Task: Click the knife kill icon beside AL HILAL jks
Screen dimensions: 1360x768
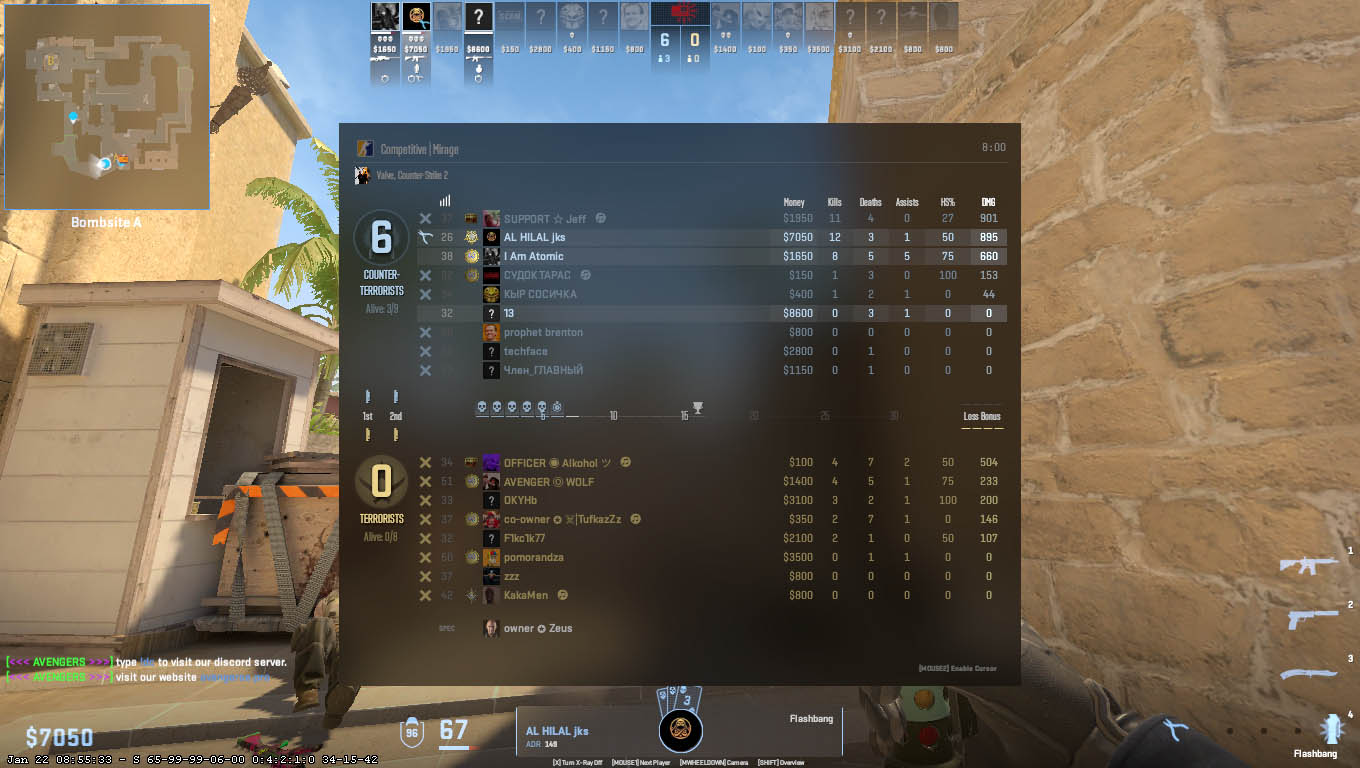Action: coord(426,236)
